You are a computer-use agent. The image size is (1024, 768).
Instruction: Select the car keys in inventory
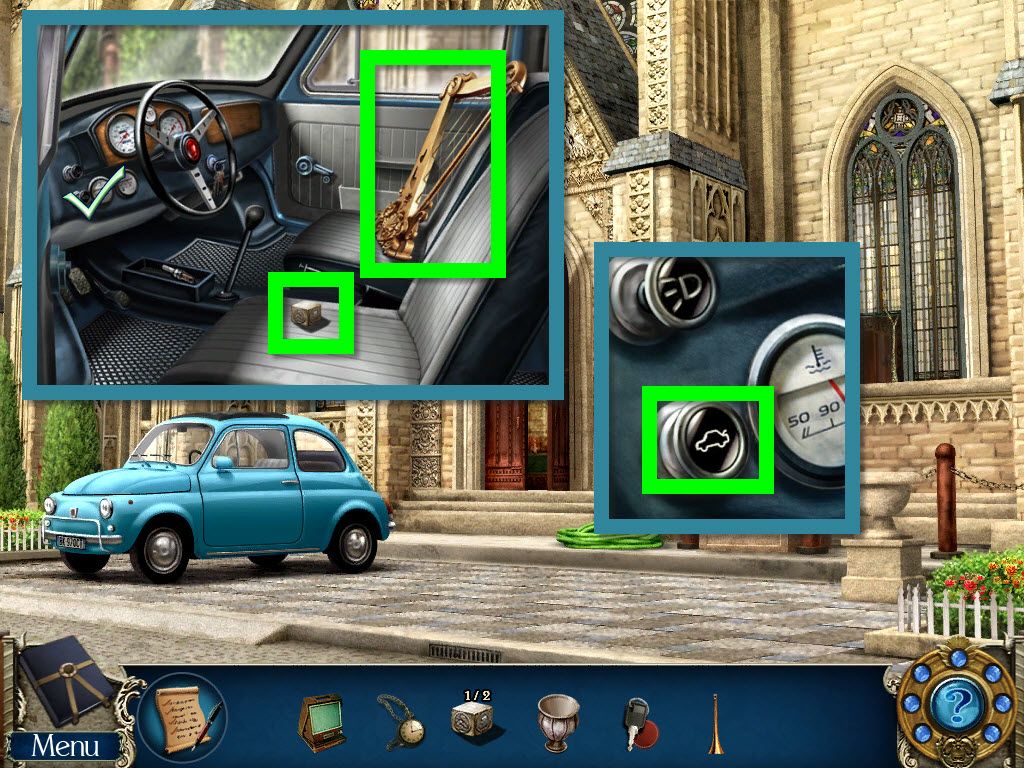(x=638, y=722)
